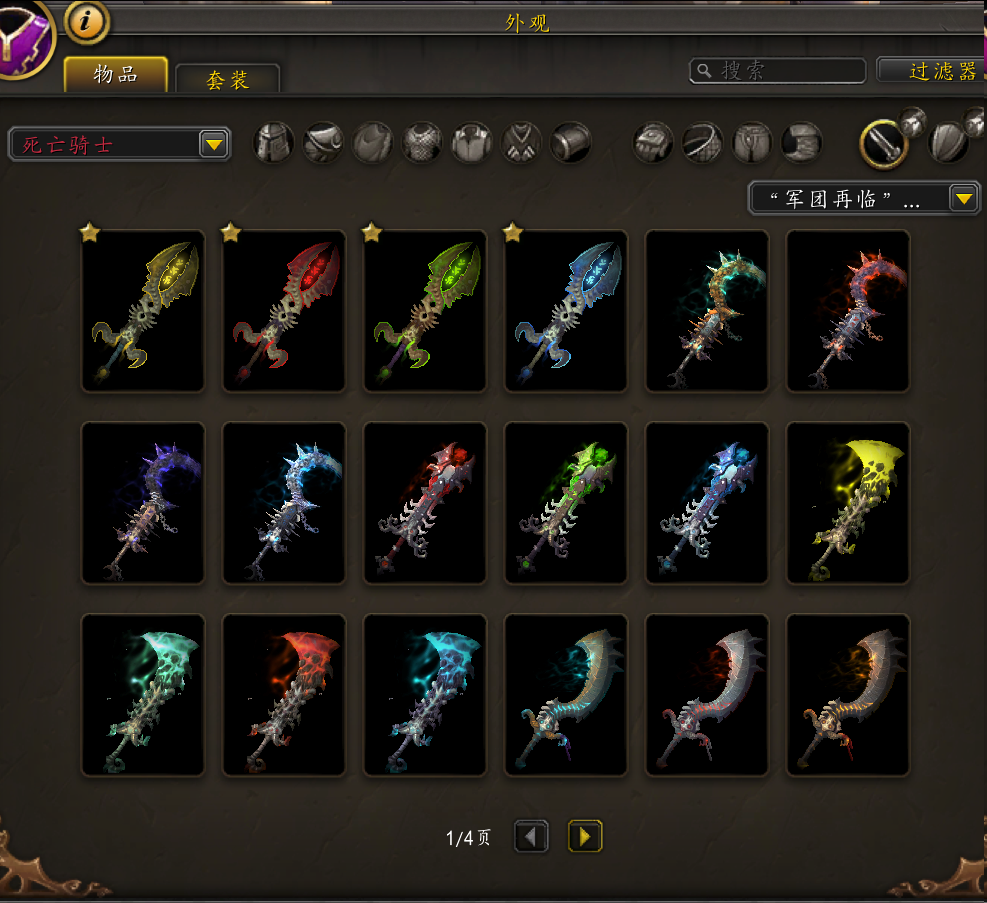Select the 物品 tab
Viewport: 987px width, 903px height.
116,74
